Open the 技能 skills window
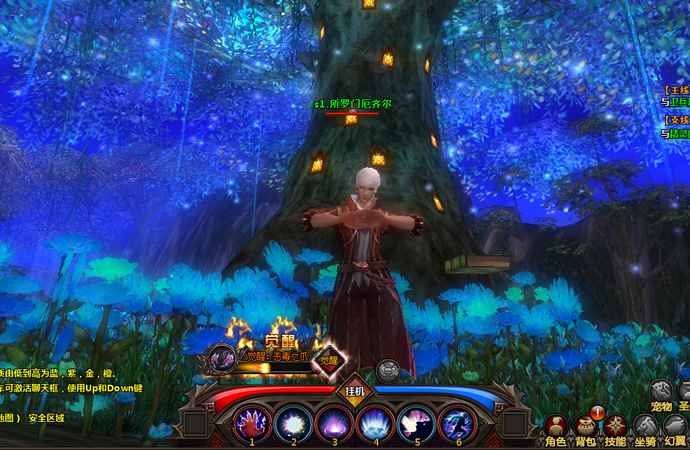690x450 pixels. [615, 426]
